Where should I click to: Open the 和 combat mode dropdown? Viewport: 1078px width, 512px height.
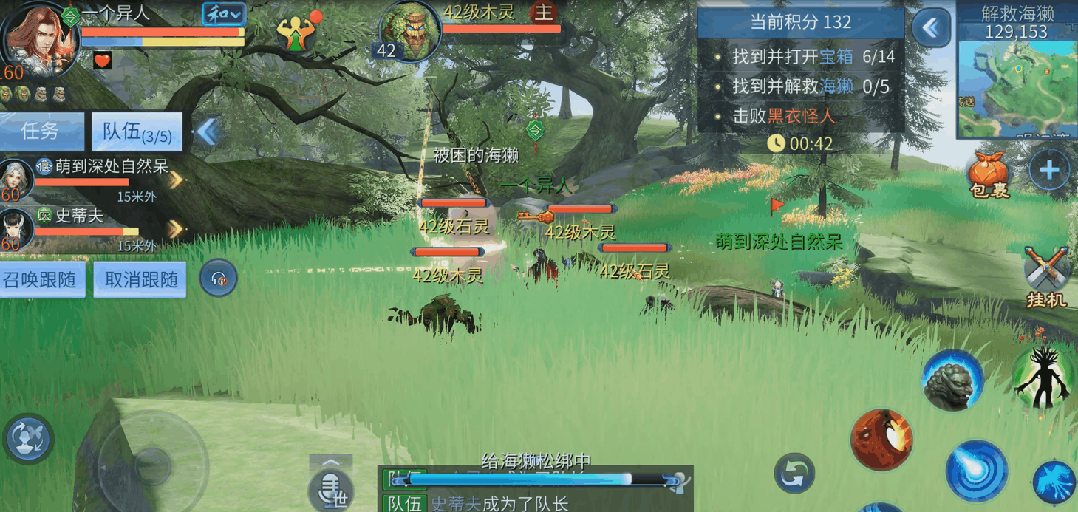point(224,14)
